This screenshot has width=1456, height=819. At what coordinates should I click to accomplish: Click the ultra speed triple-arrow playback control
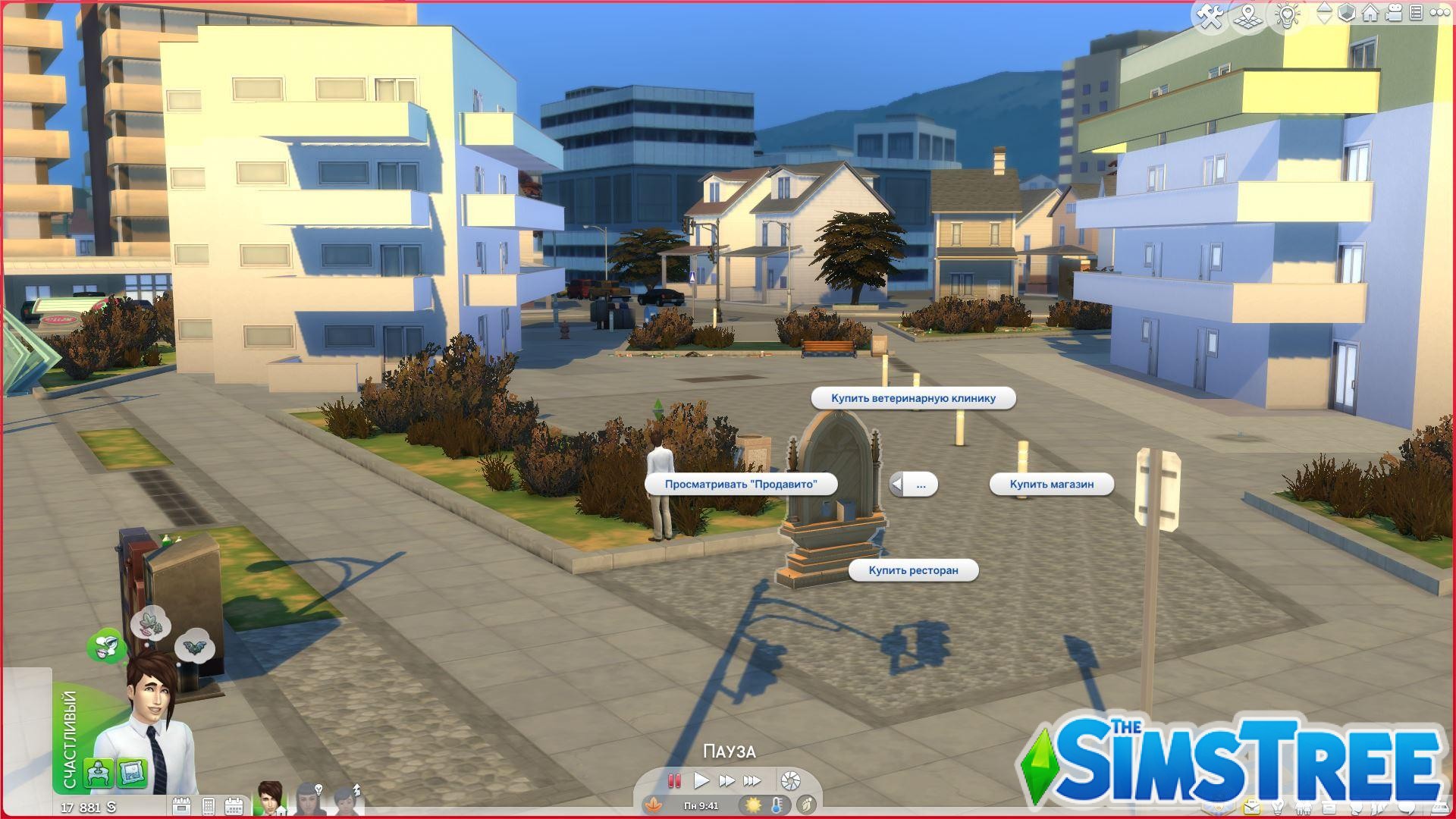click(x=753, y=780)
